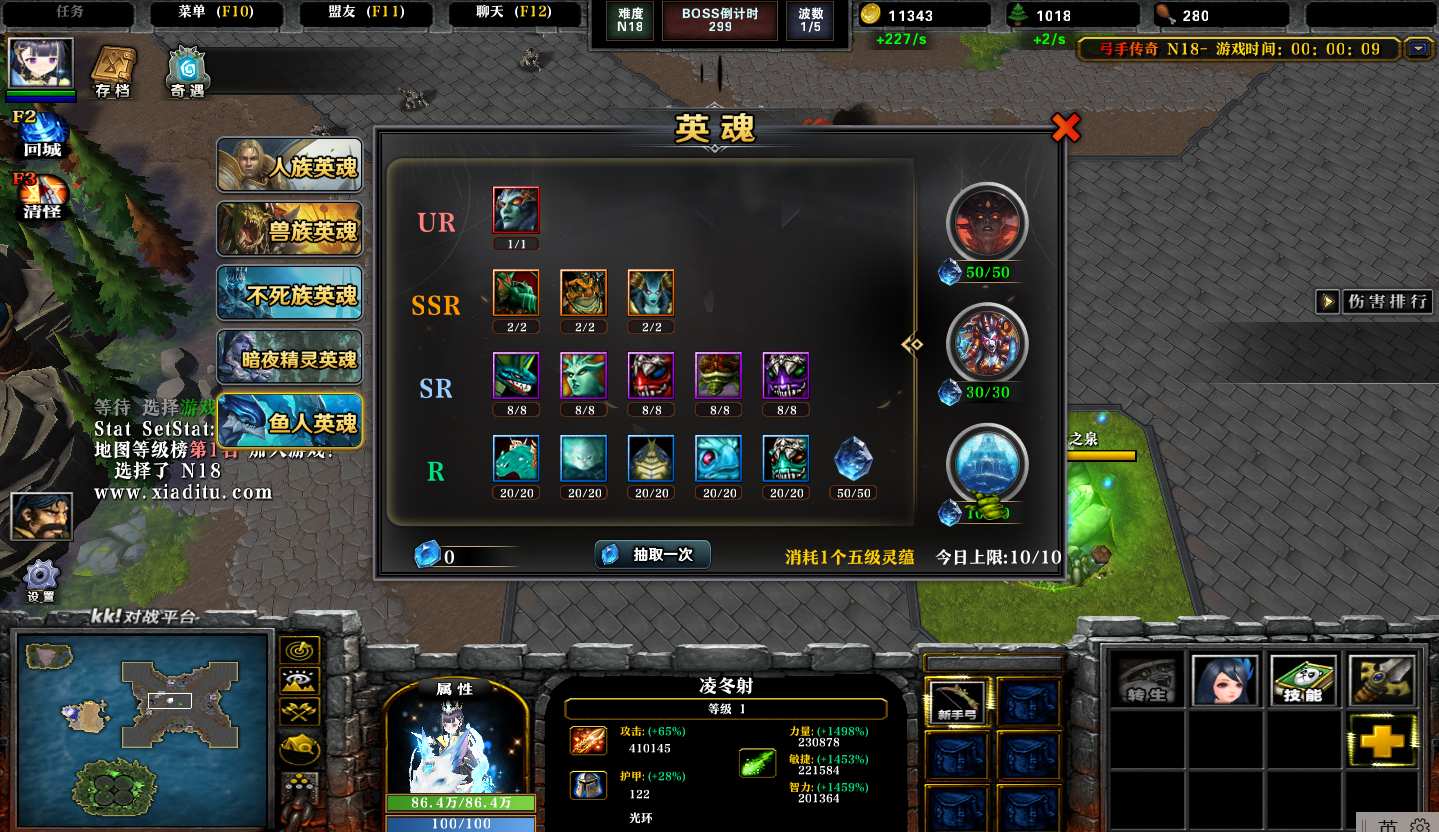The width and height of the screenshot is (1439, 832).
Task: Open the 技能 skills command button
Action: pyautogui.click(x=1303, y=681)
